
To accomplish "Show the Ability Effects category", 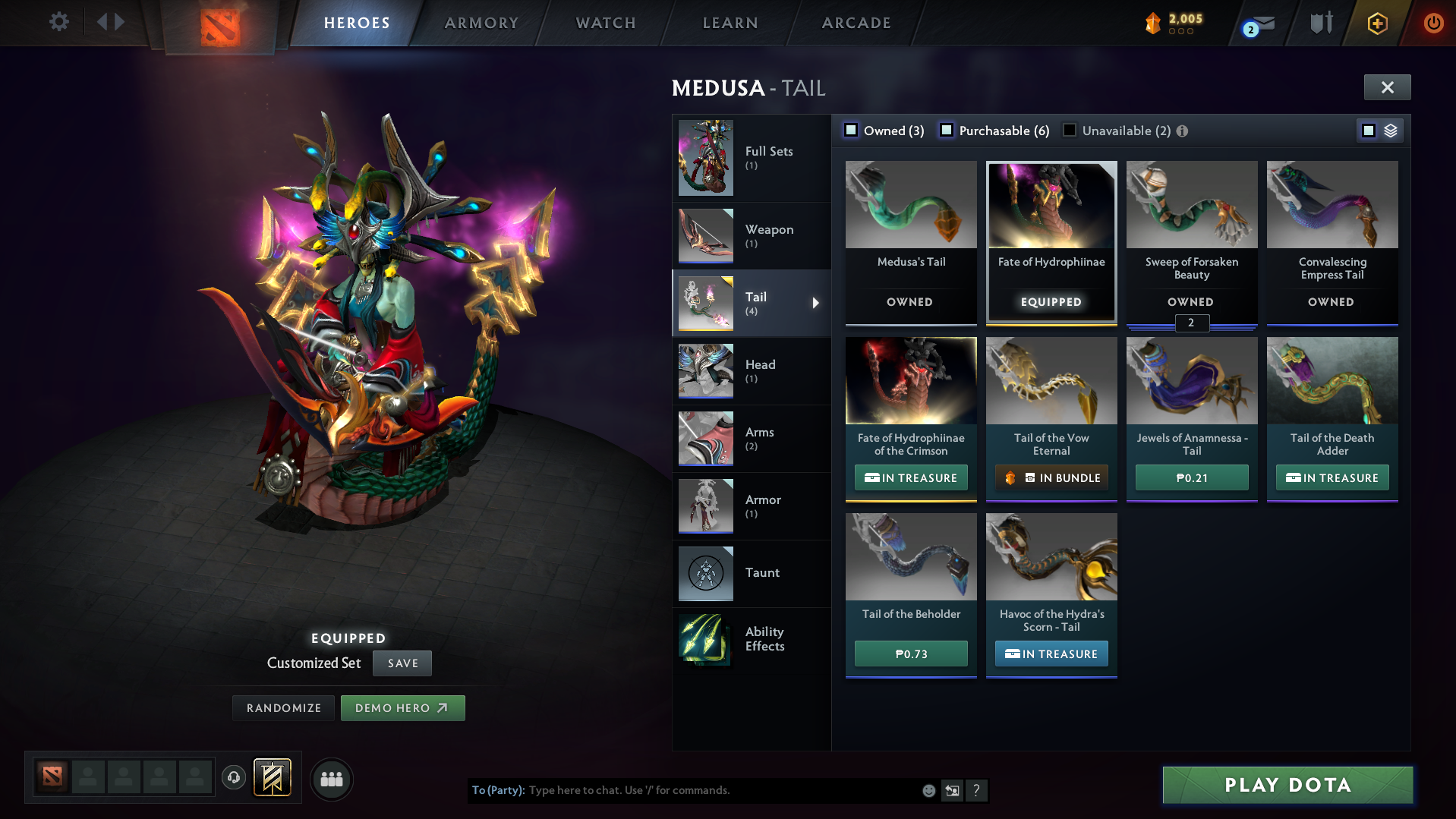I will pyautogui.click(x=751, y=639).
